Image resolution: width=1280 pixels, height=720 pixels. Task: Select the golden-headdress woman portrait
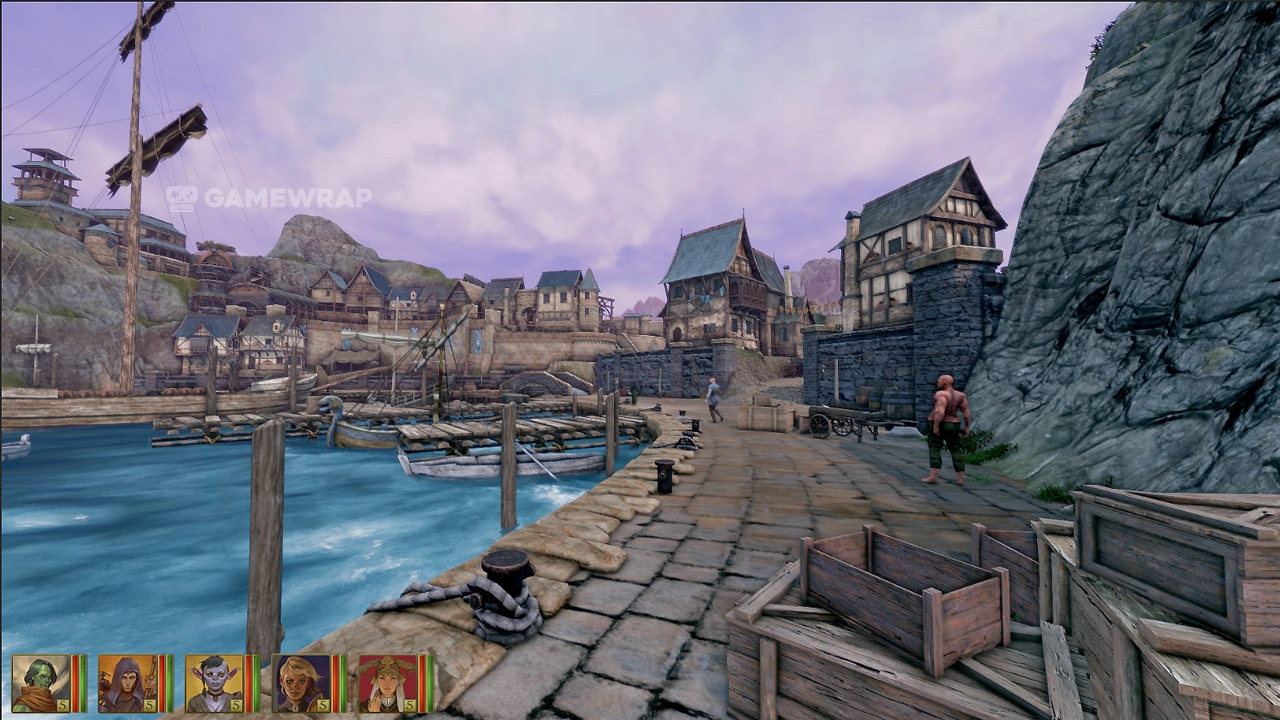[387, 683]
